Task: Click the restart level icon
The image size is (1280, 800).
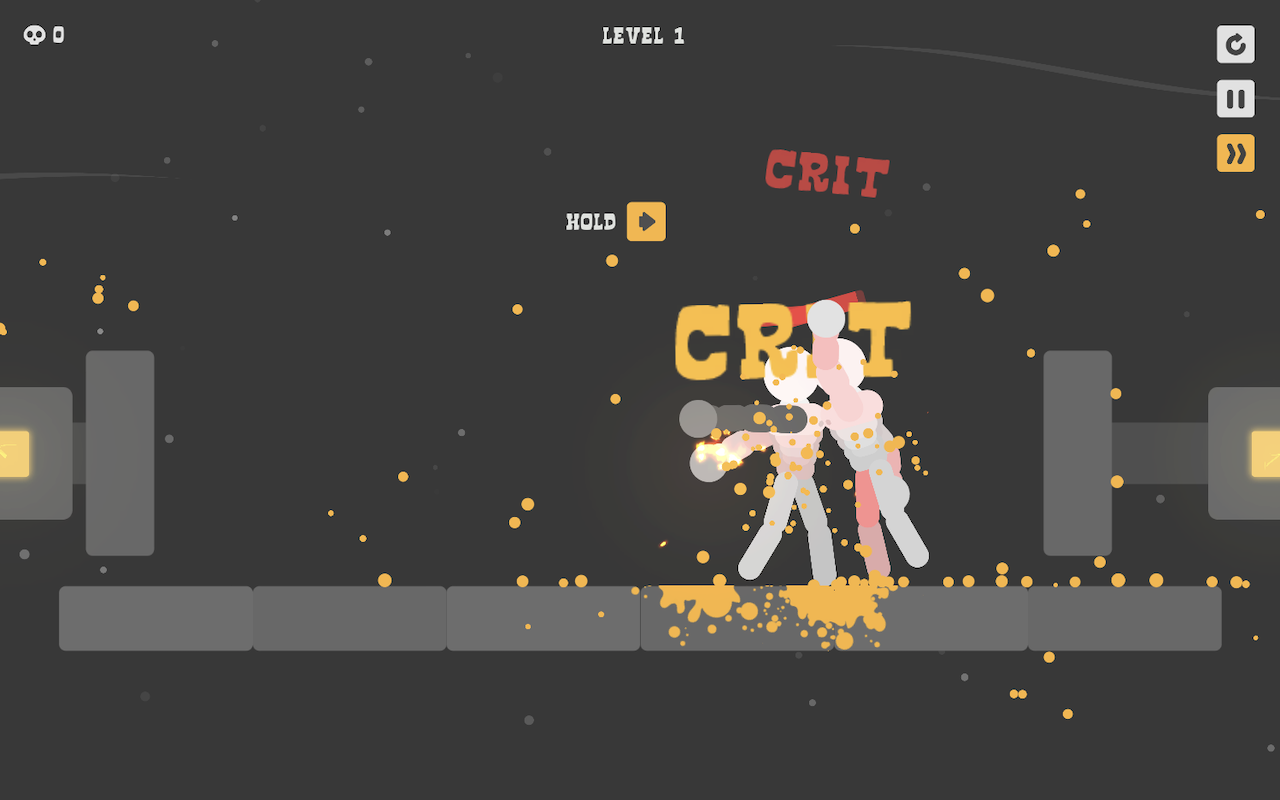Action: click(x=1235, y=45)
